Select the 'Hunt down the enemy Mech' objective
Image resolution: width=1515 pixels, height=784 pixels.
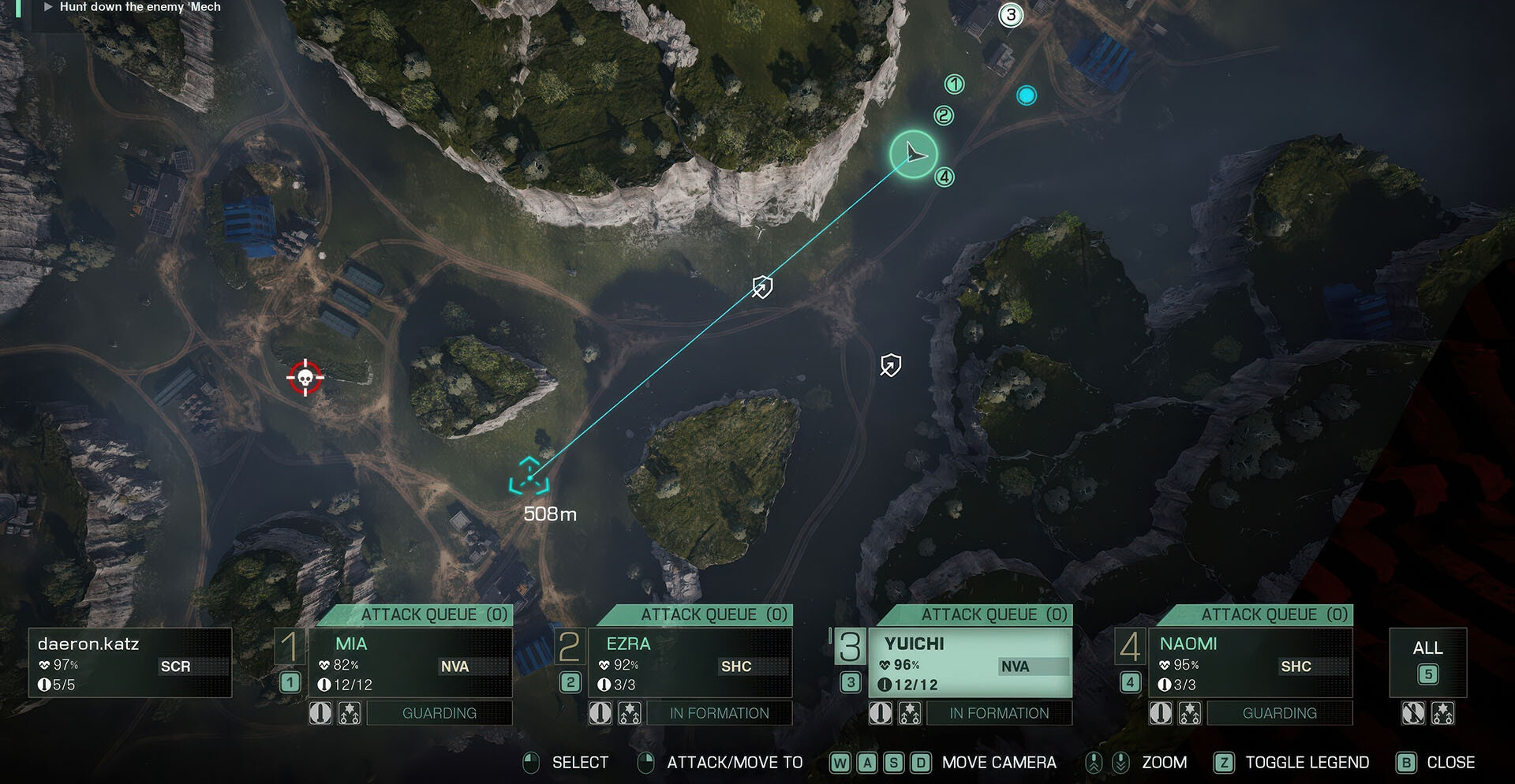140,7
